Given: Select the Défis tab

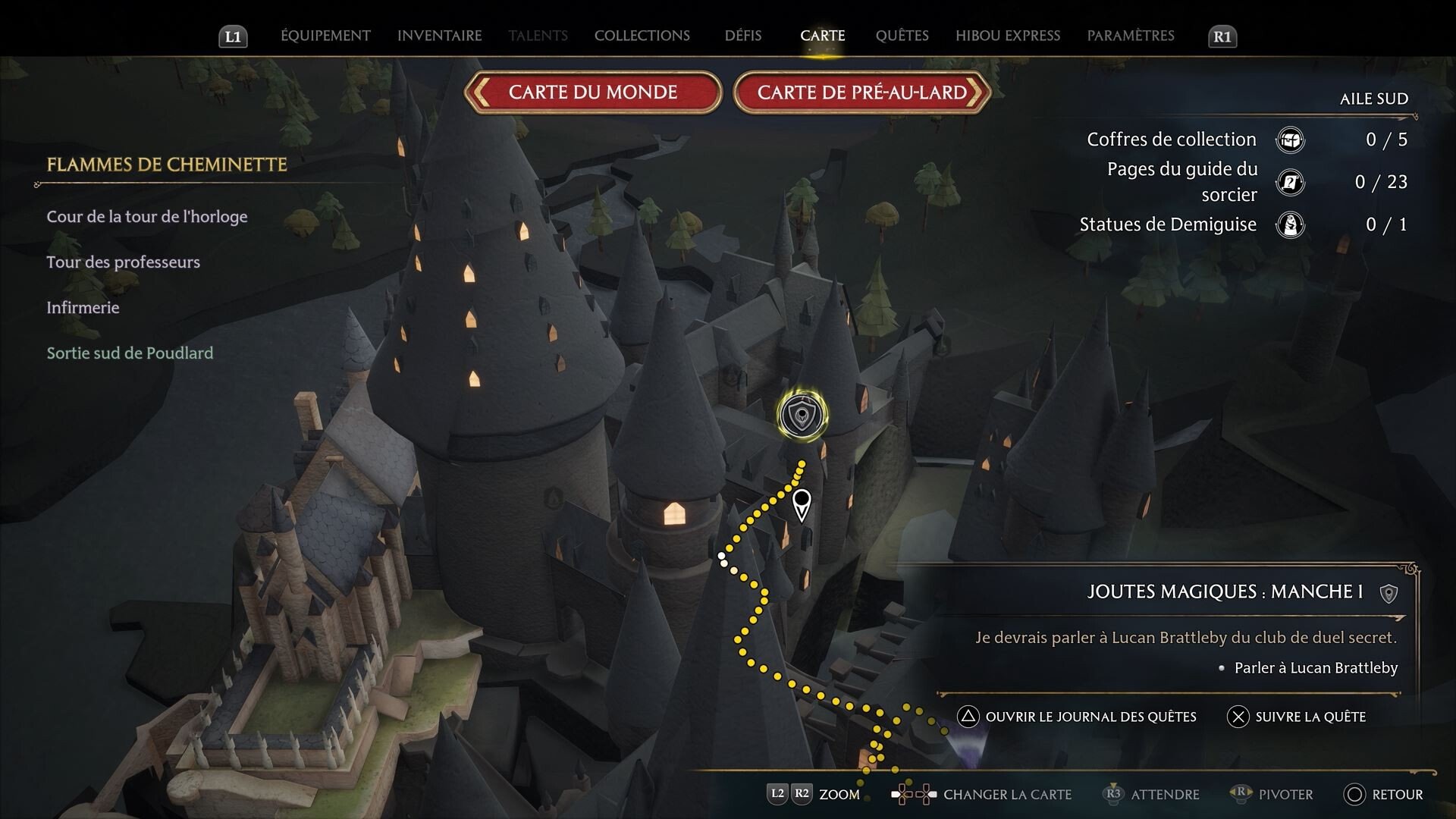Looking at the screenshot, I should [x=742, y=36].
